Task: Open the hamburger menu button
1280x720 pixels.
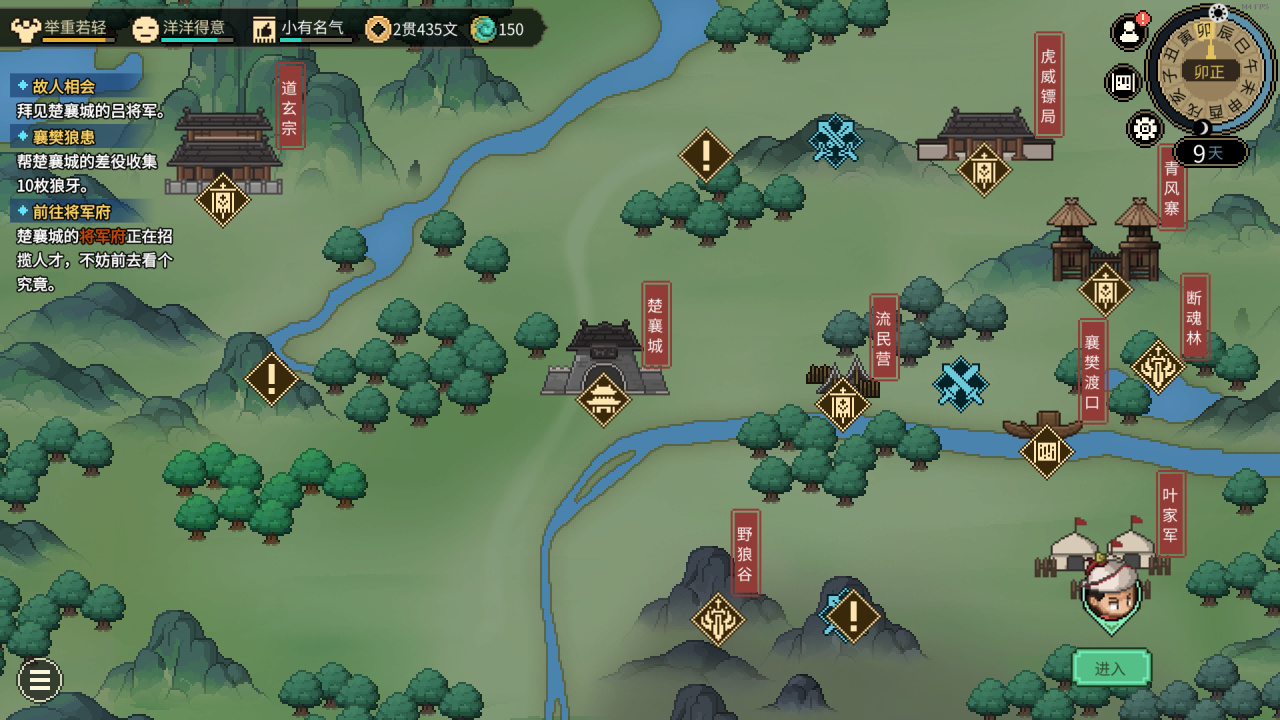Action: point(40,680)
